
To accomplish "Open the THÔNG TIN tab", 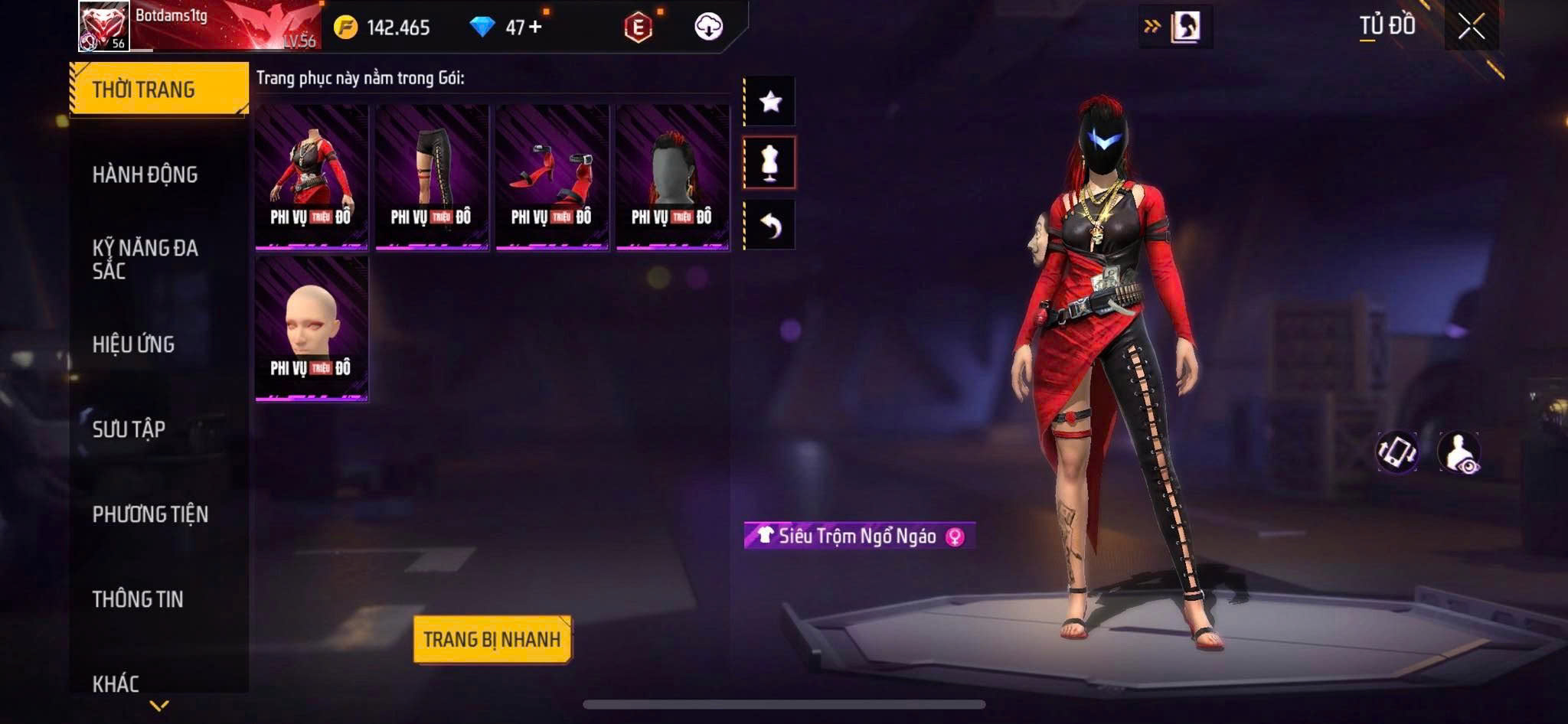I will 138,599.
